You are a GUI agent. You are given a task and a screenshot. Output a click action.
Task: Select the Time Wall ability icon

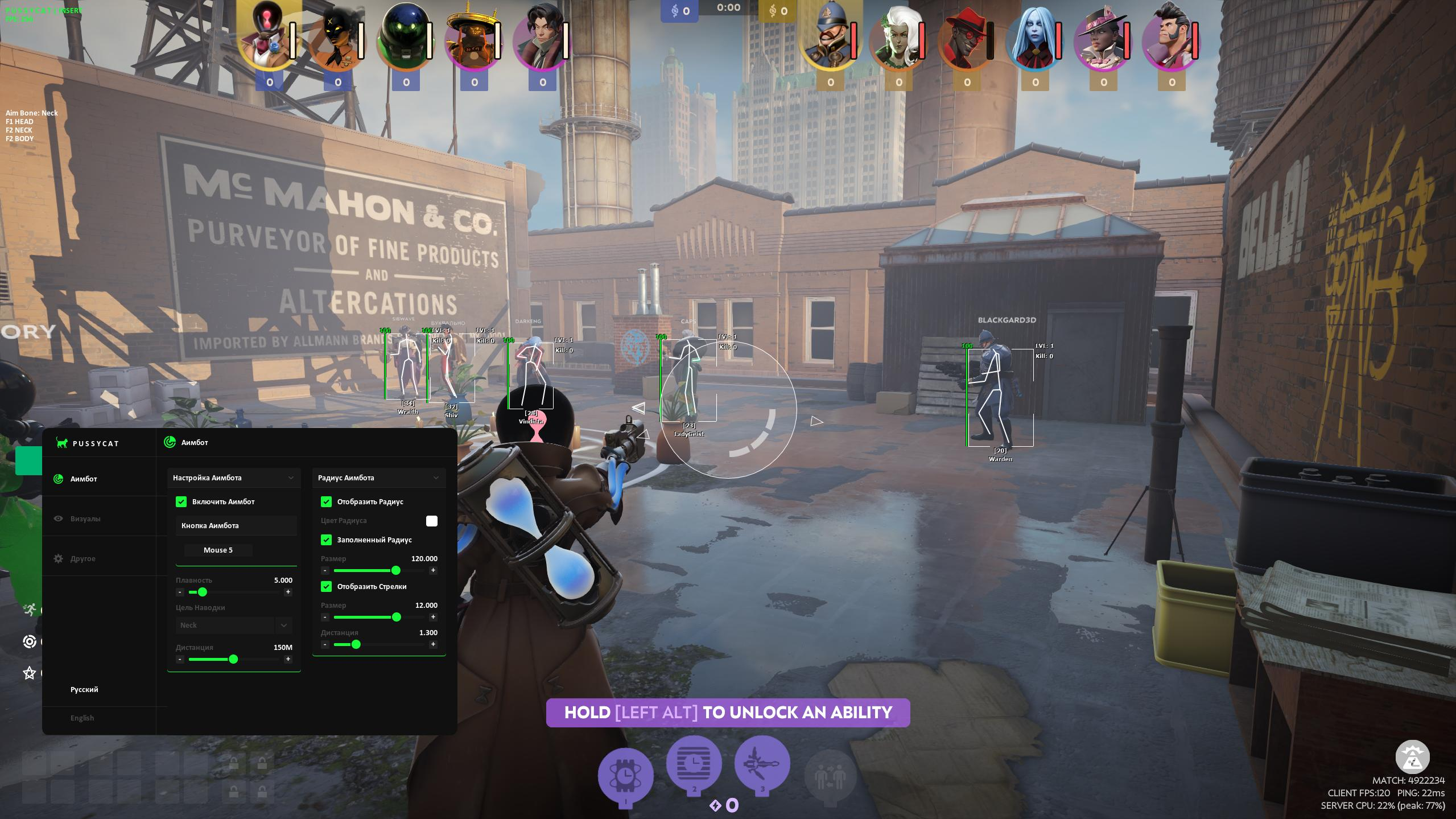coord(694,764)
